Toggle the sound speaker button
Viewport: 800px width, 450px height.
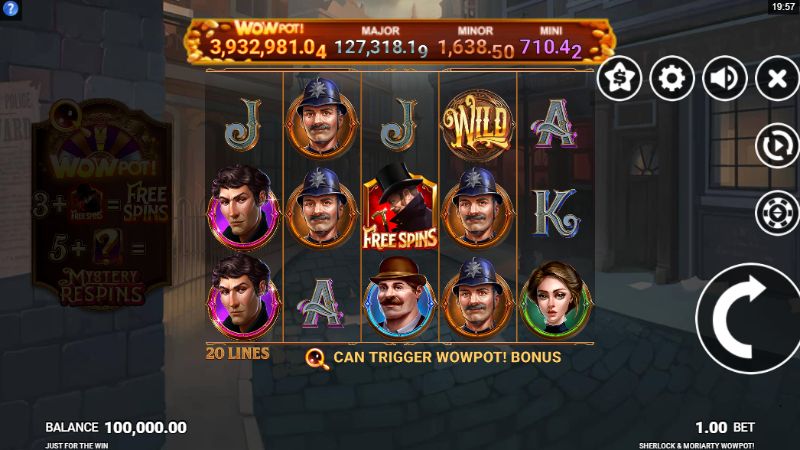725,79
